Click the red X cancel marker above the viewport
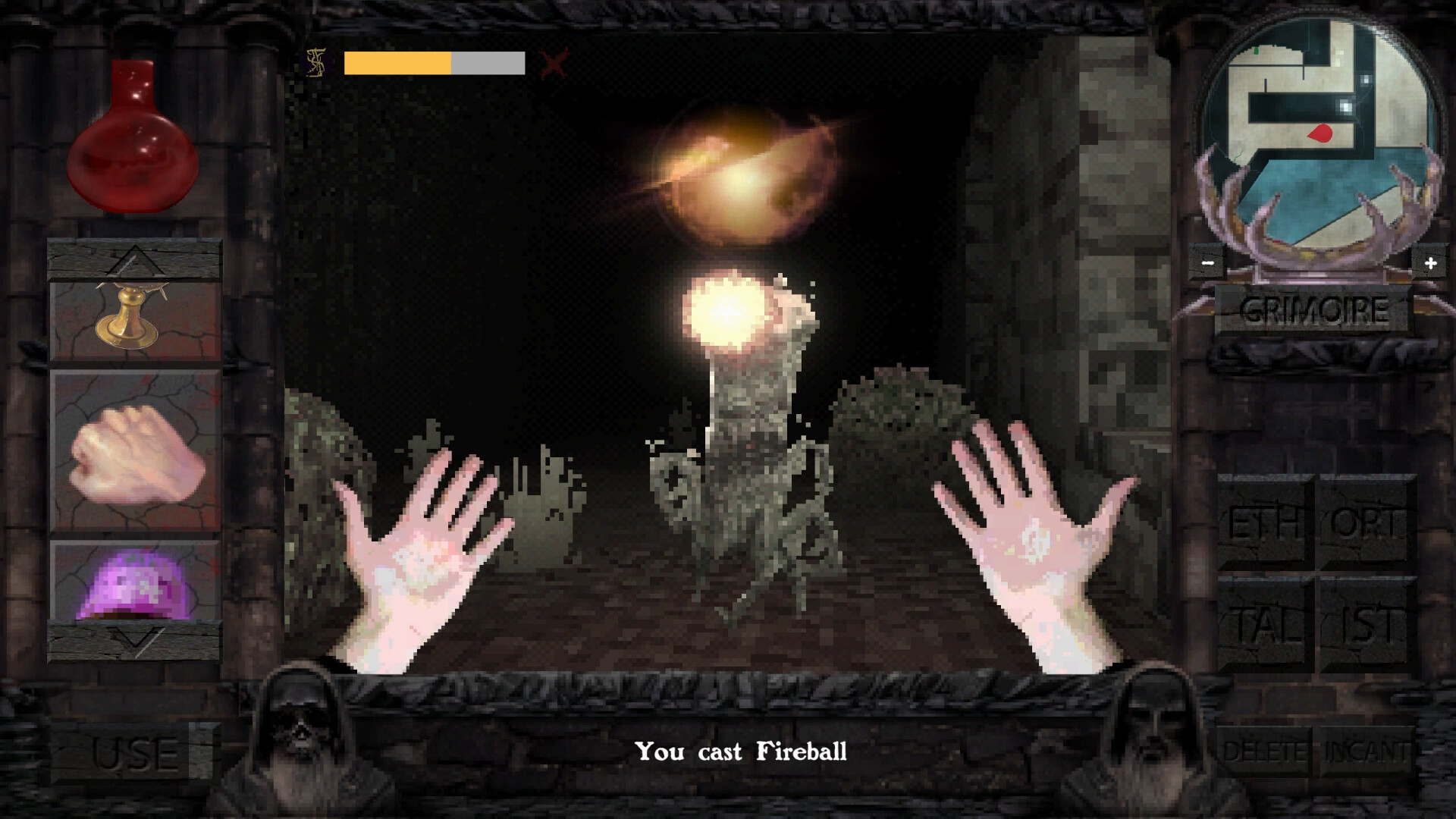Image resolution: width=1456 pixels, height=819 pixels. tap(553, 64)
